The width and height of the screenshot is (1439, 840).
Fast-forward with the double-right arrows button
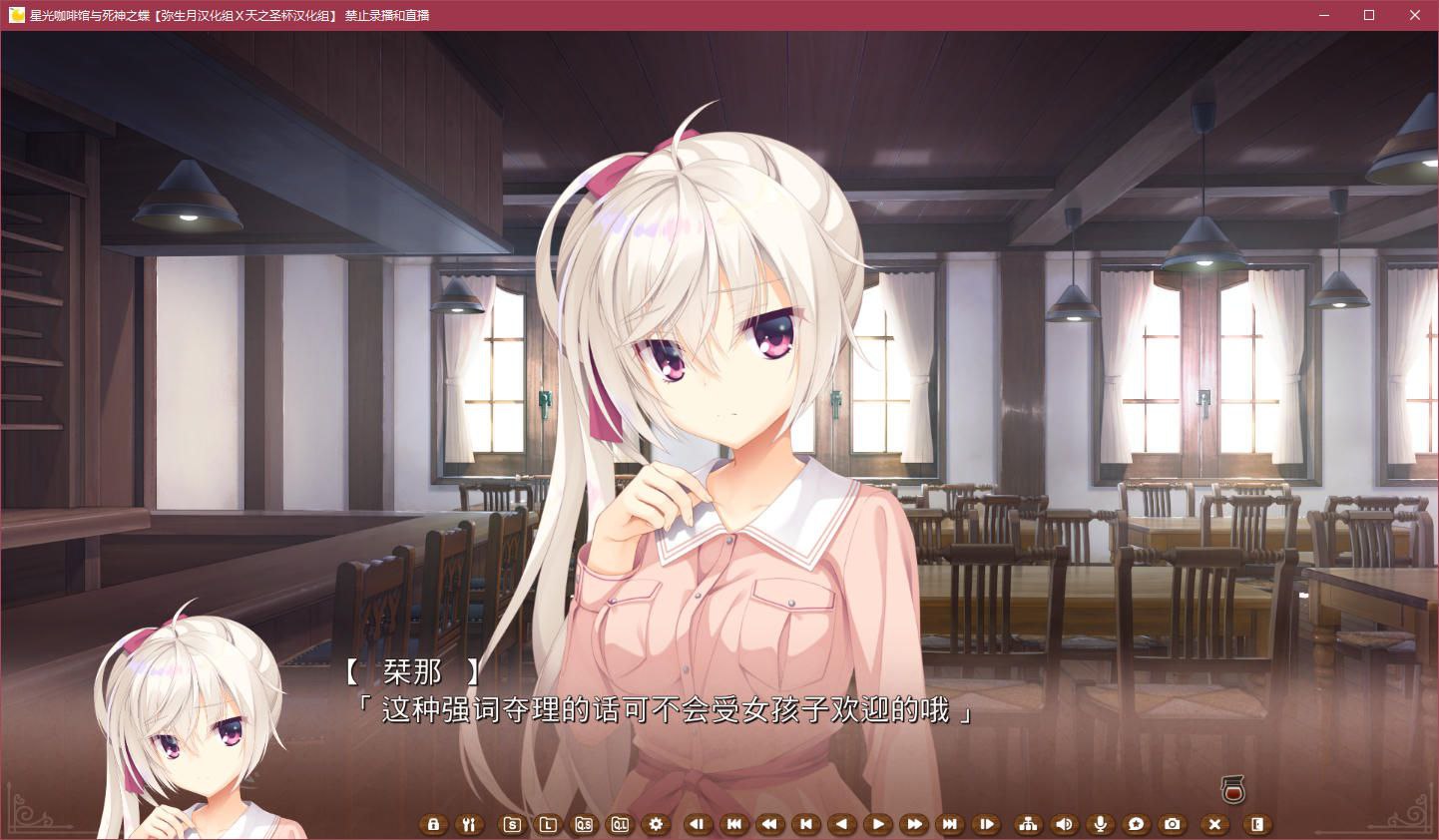point(913,824)
